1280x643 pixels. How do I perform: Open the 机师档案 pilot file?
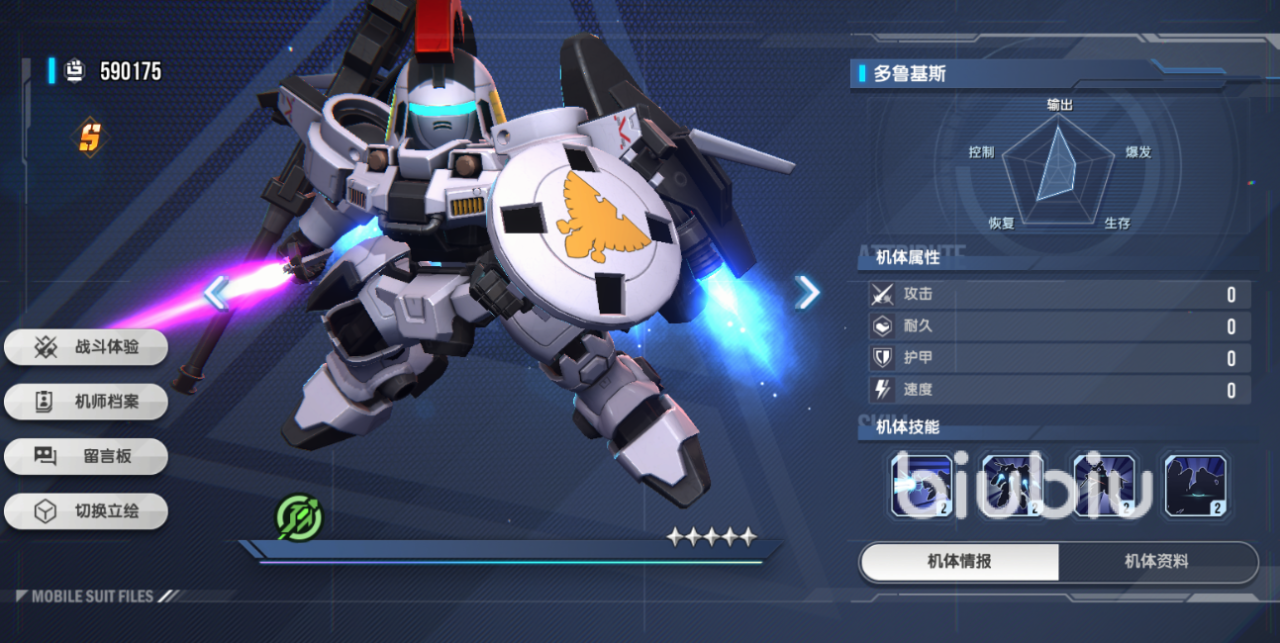click(86, 402)
